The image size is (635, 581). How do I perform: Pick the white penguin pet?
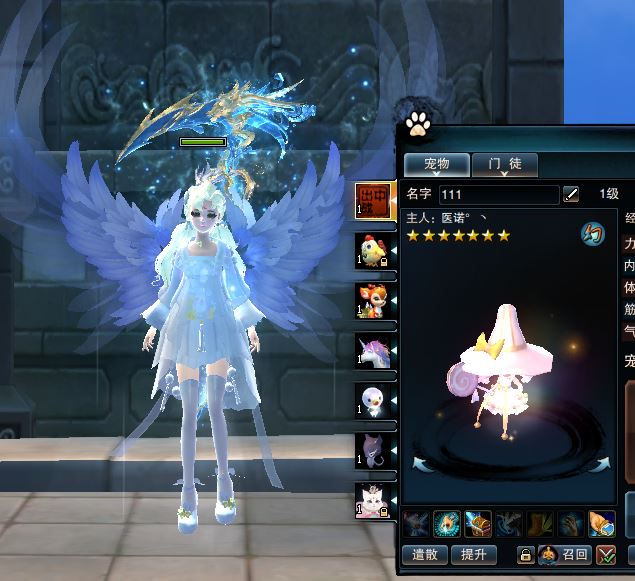click(x=371, y=400)
